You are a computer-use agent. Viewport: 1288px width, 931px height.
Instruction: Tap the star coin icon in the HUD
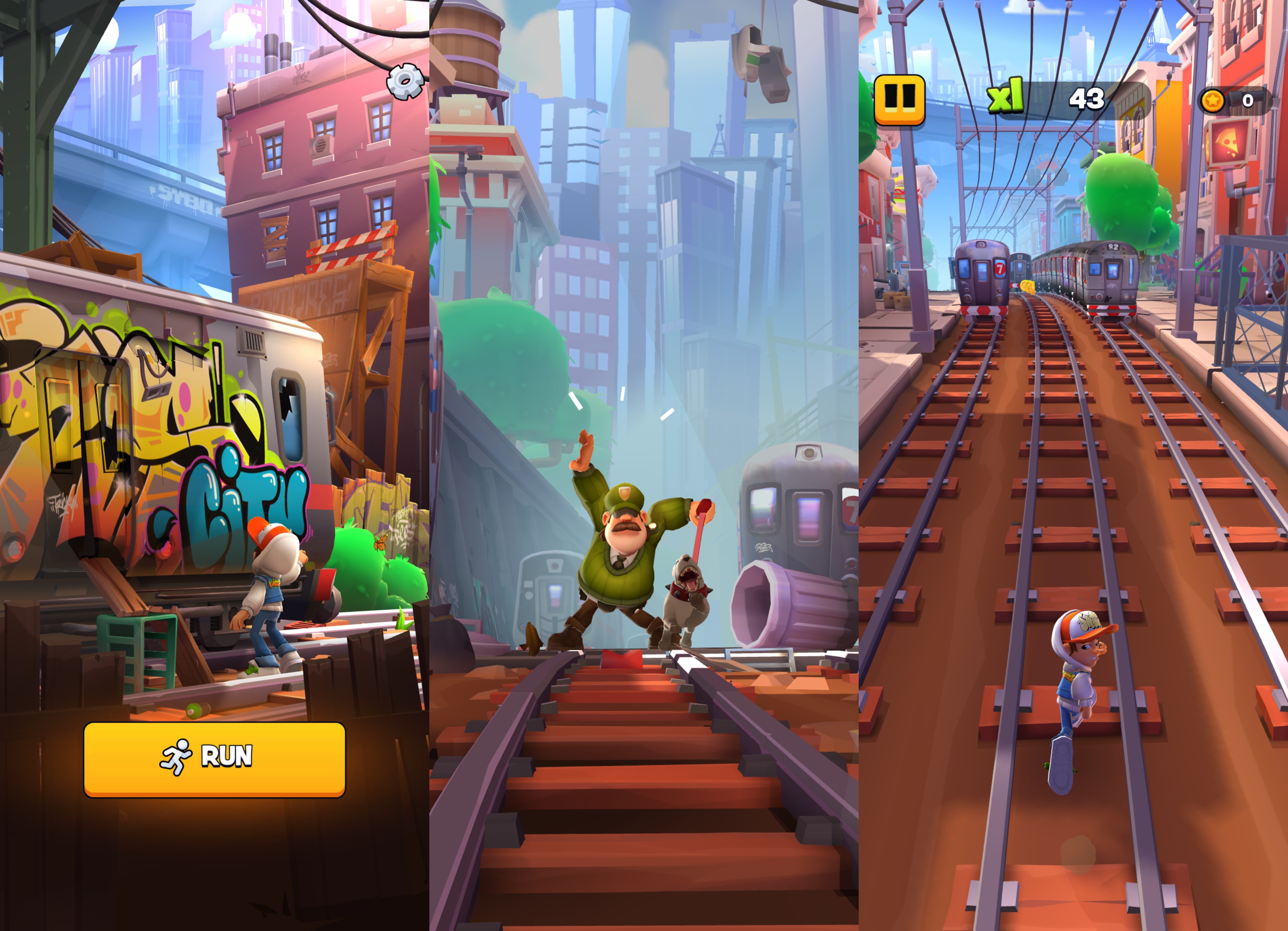pos(1212,101)
